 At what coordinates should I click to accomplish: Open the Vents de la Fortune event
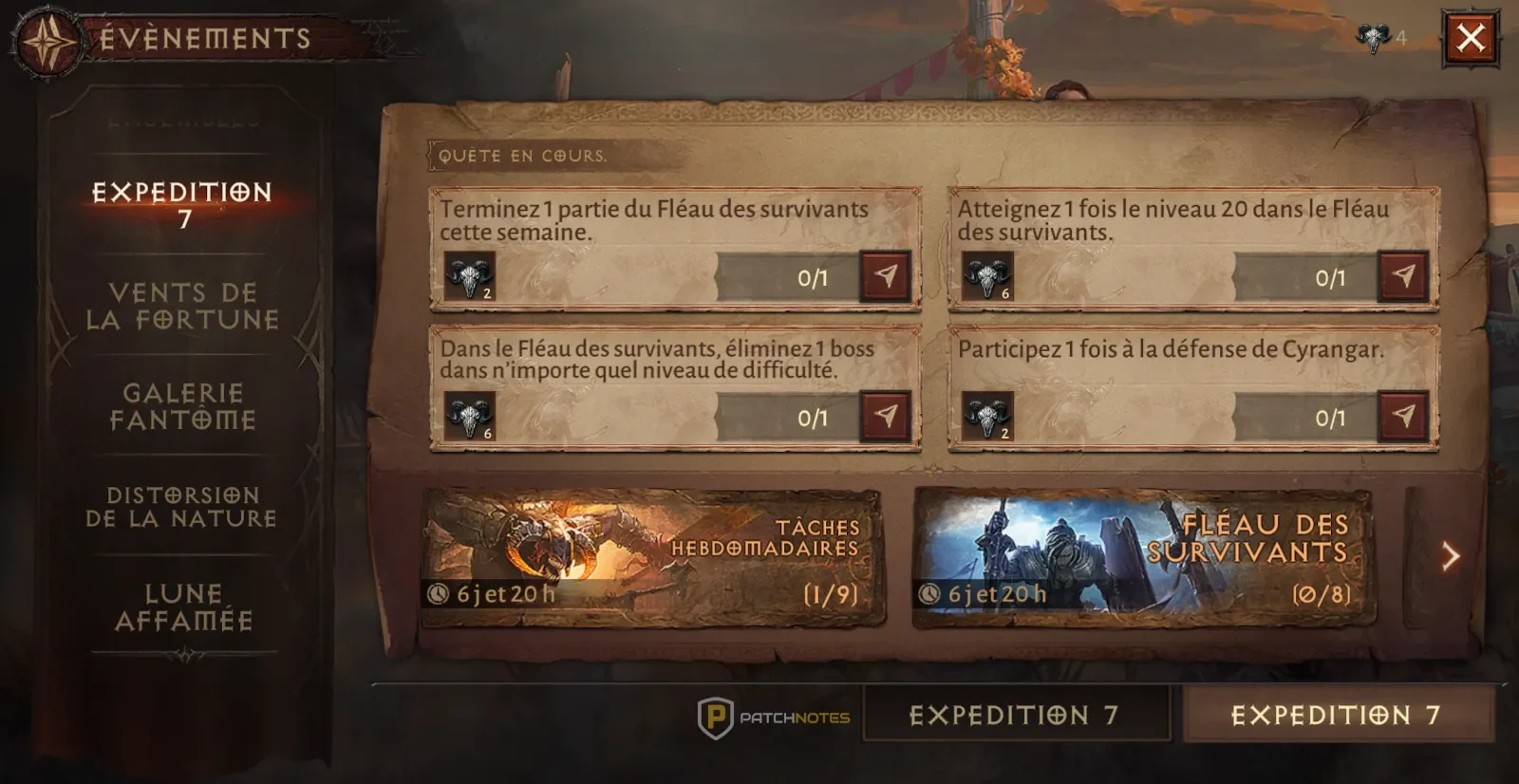tap(182, 306)
